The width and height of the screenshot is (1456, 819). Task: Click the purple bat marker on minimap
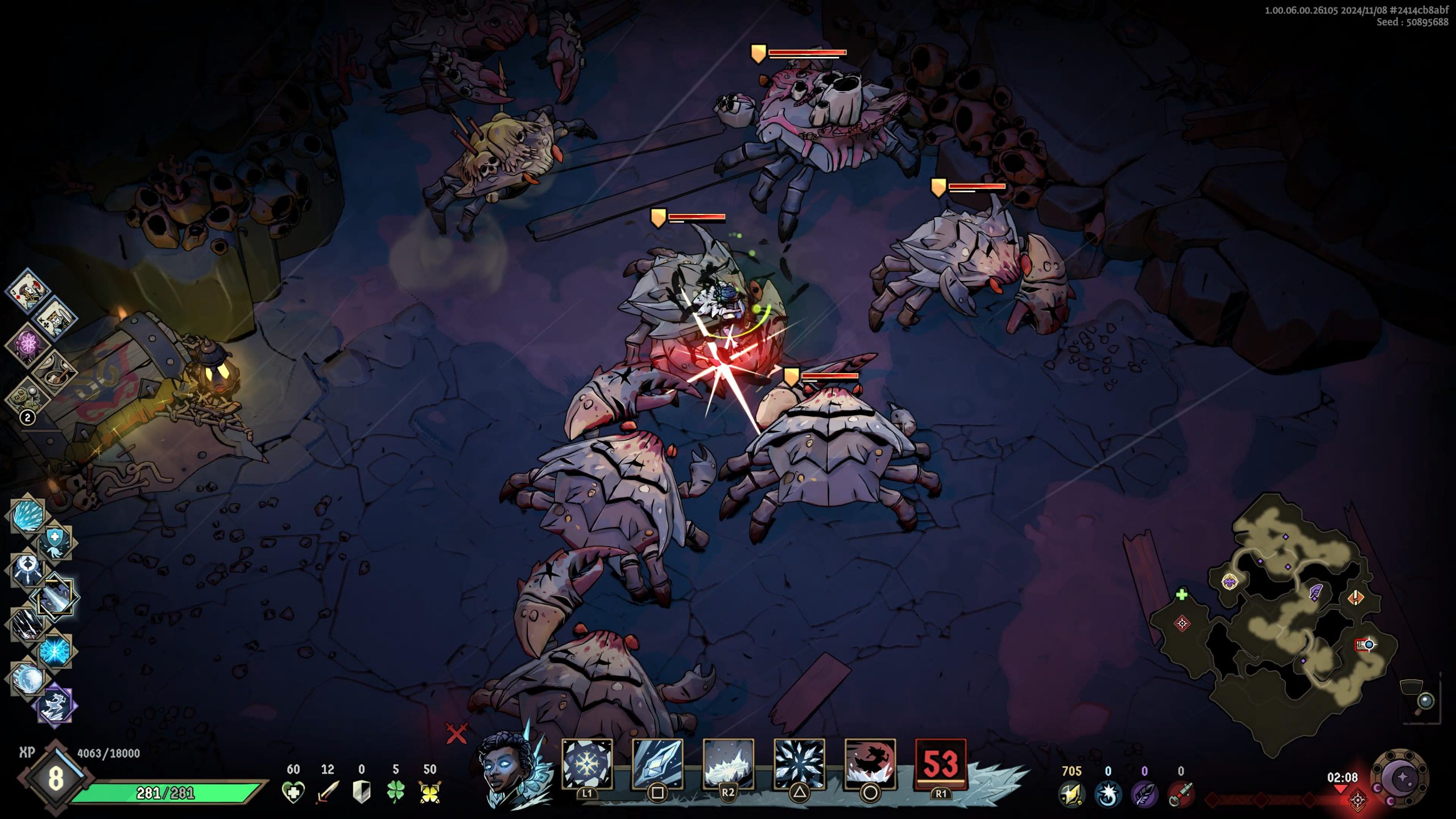[x=1230, y=582]
